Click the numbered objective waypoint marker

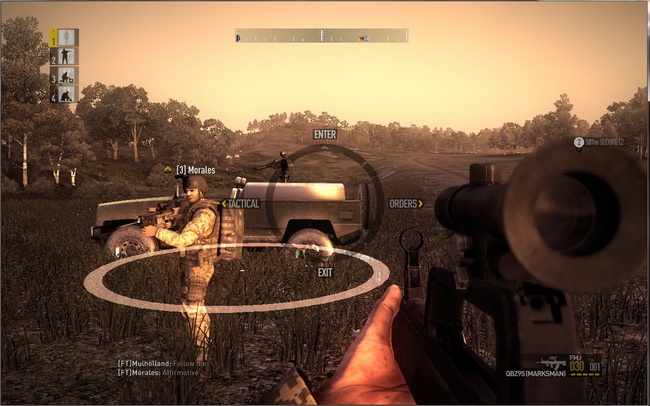(579, 142)
